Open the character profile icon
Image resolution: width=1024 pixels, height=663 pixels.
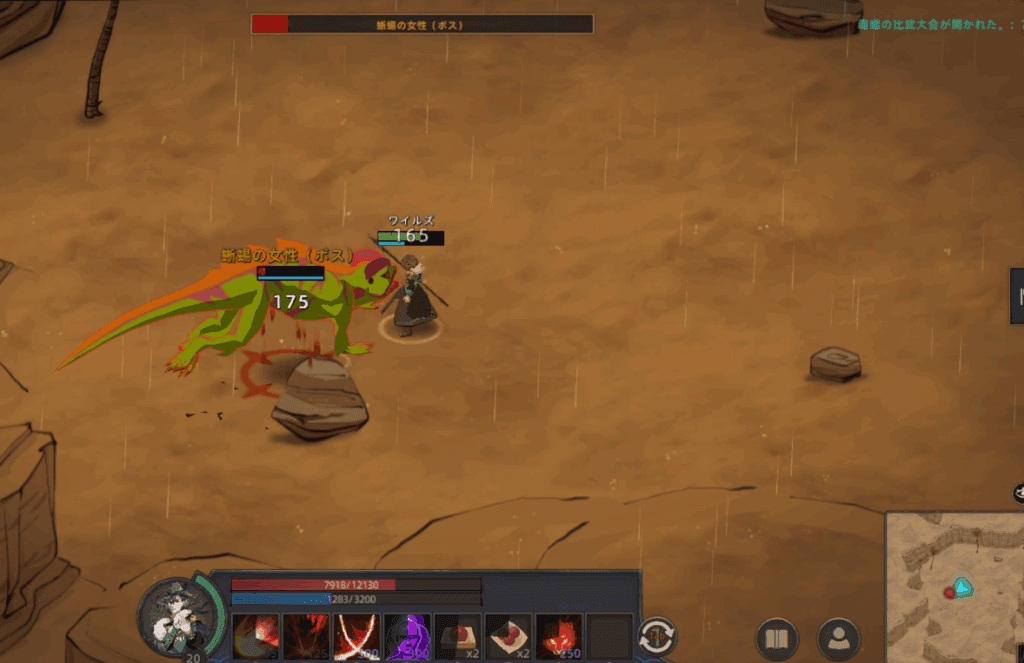point(838,639)
